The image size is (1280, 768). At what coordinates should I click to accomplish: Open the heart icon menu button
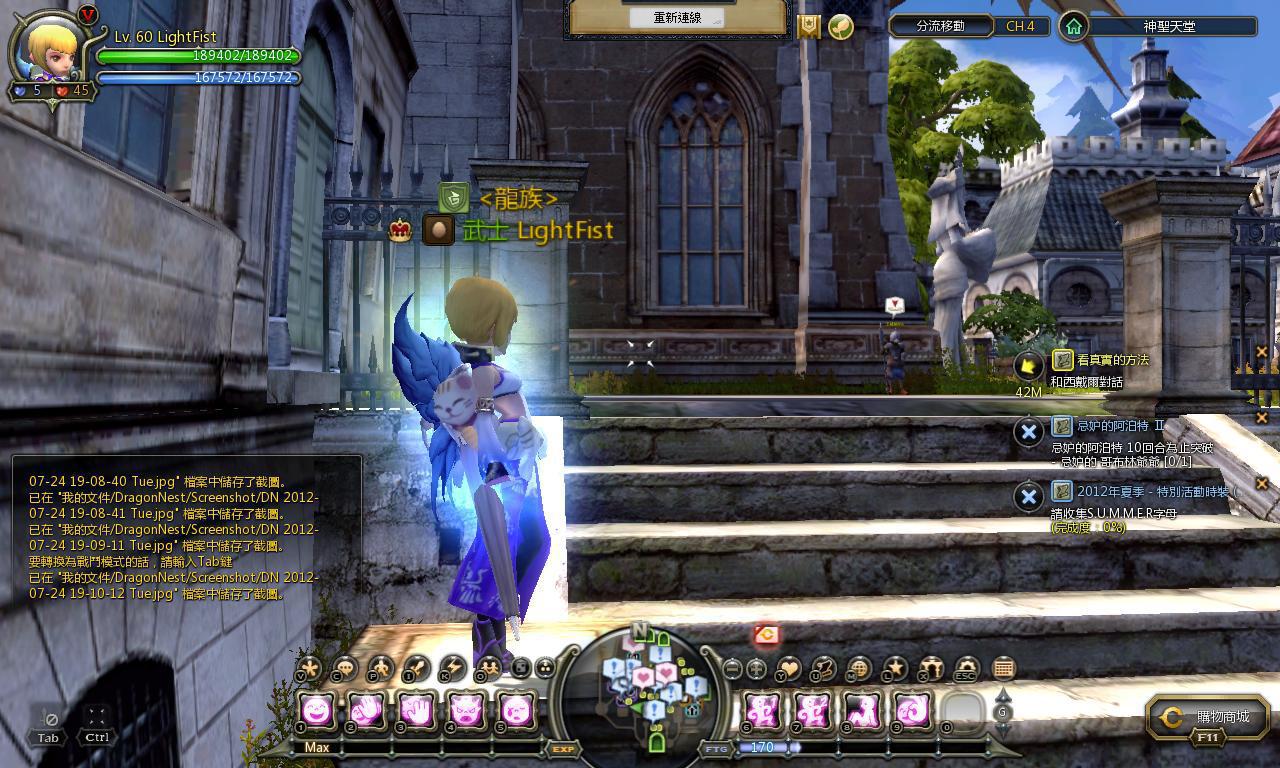790,668
